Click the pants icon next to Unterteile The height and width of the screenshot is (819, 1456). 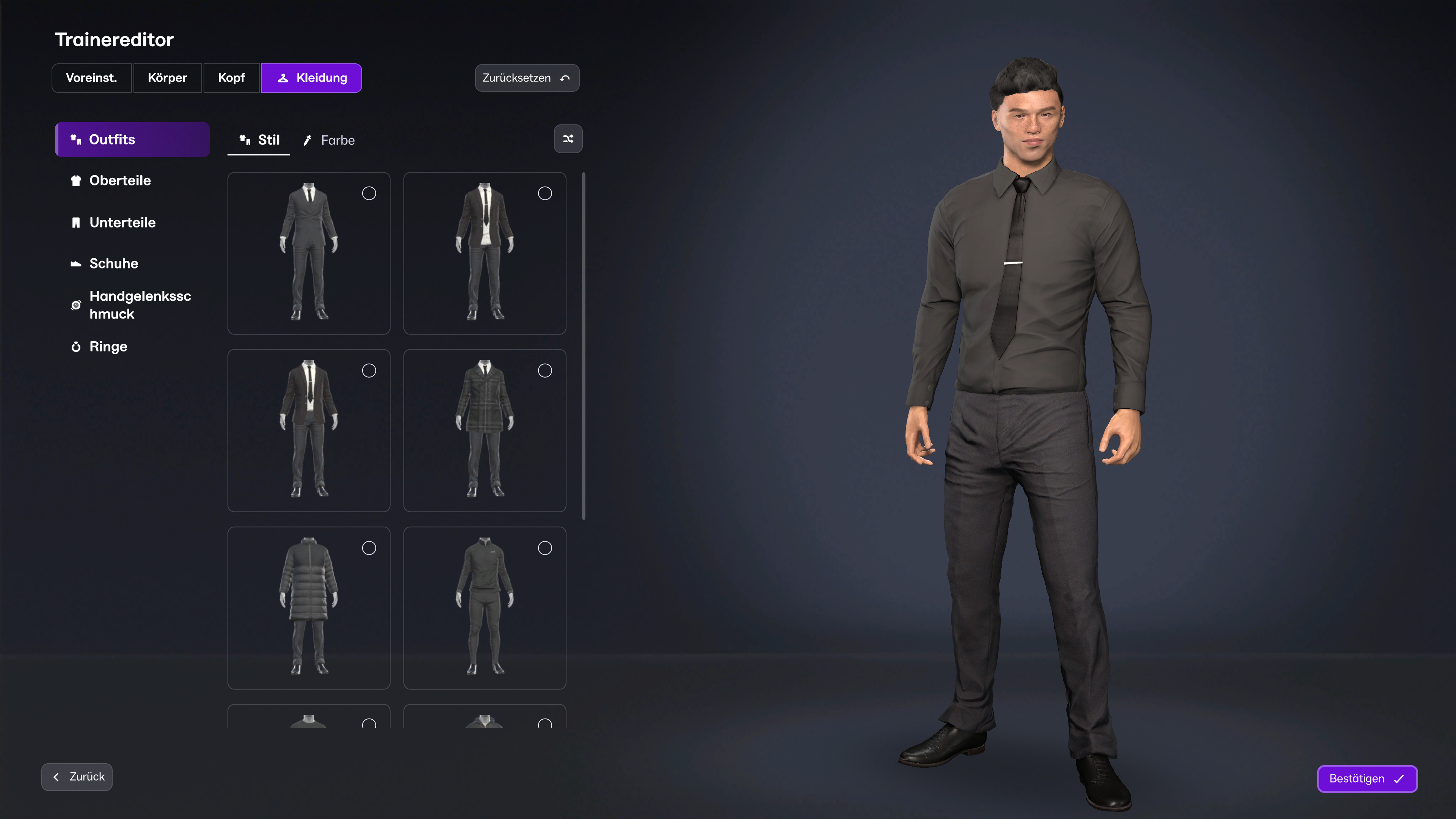[x=77, y=222]
